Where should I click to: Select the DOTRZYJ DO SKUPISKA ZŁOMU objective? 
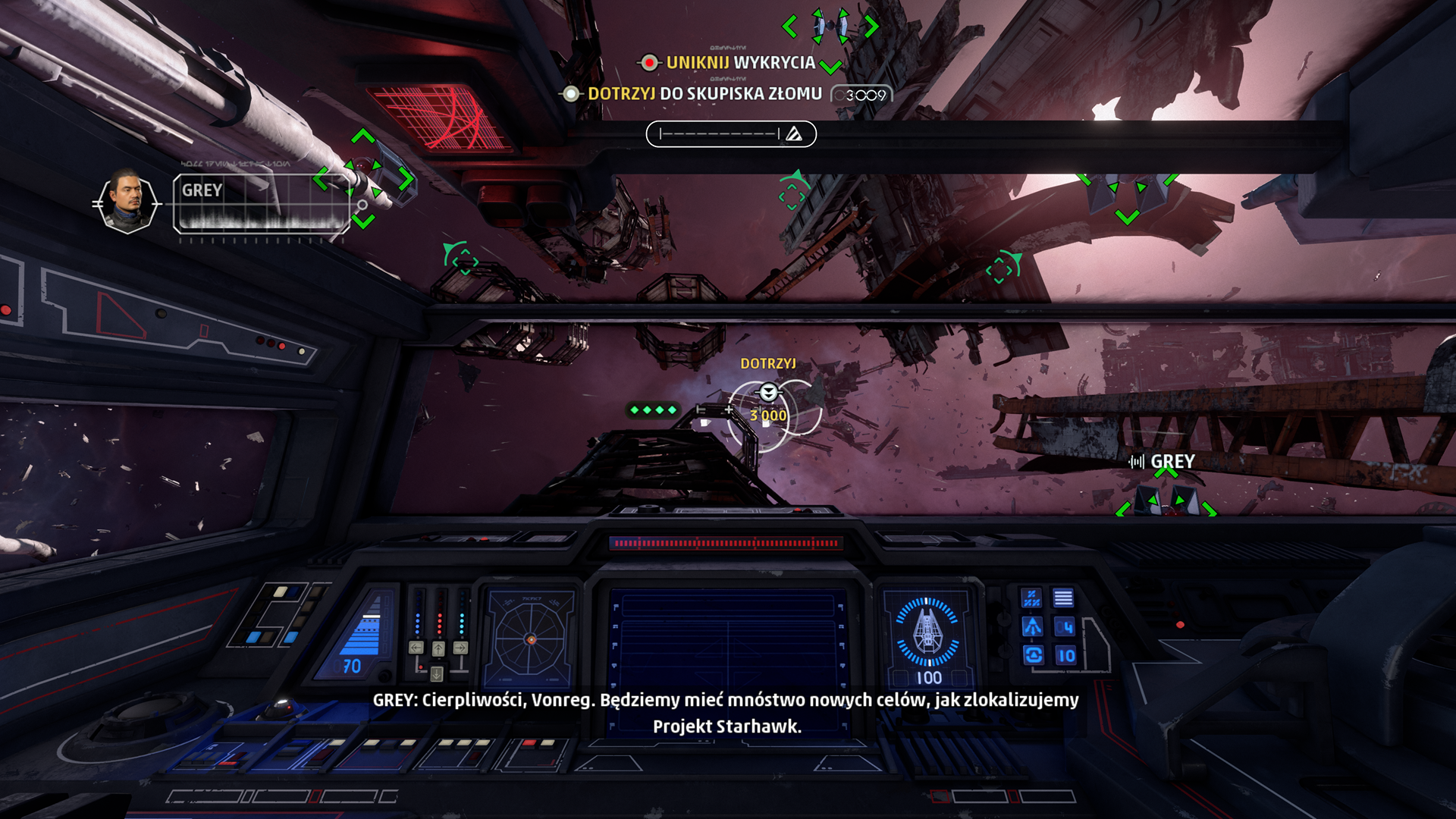(x=704, y=94)
